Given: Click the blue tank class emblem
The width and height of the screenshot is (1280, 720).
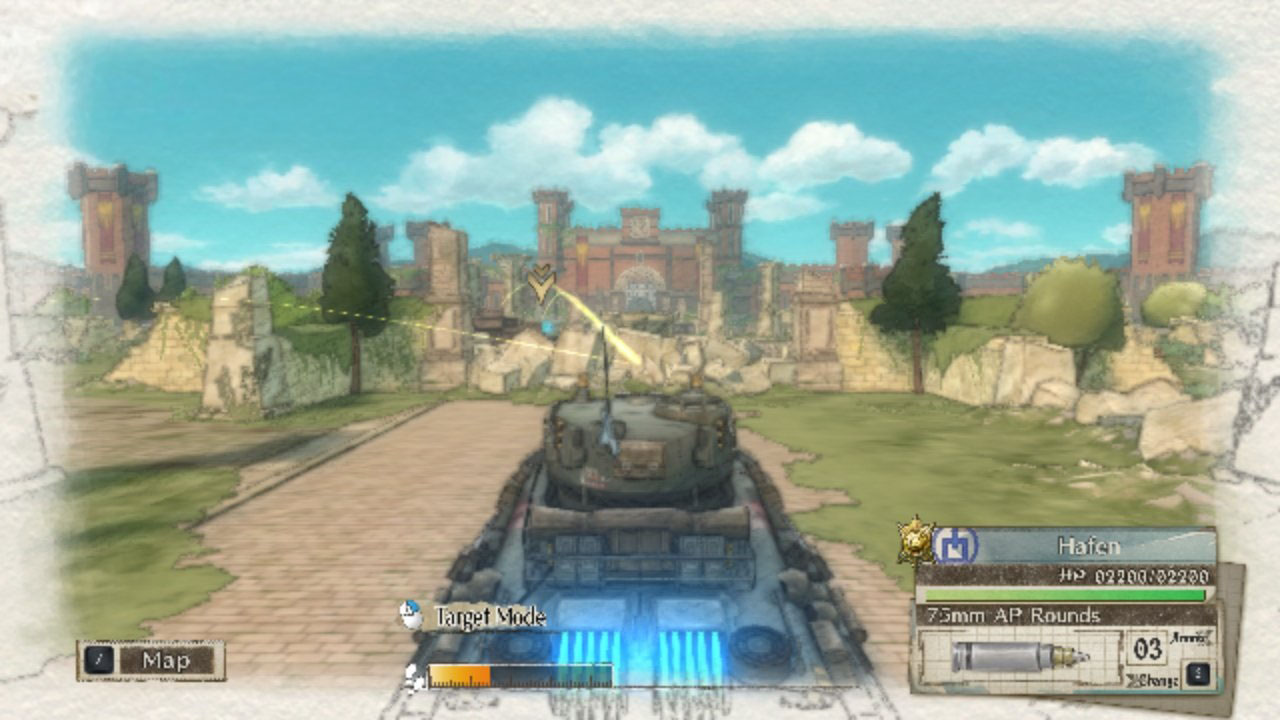Looking at the screenshot, I should click(956, 546).
